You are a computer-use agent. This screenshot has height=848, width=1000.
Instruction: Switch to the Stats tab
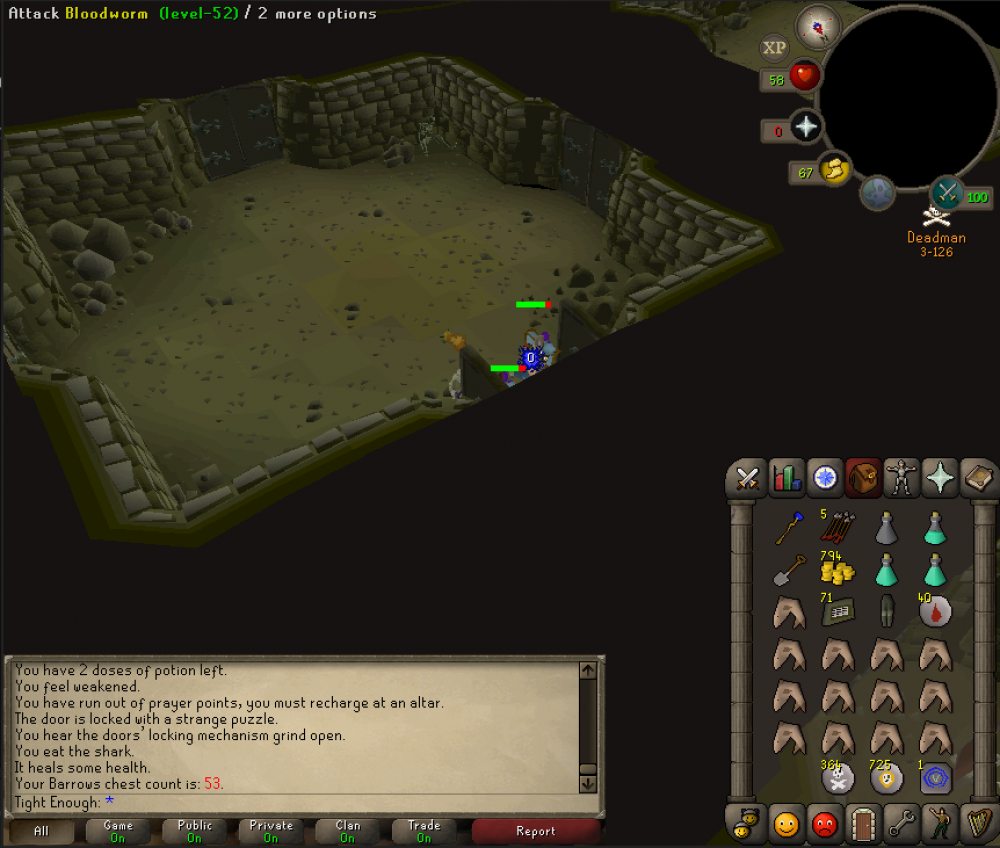(786, 478)
